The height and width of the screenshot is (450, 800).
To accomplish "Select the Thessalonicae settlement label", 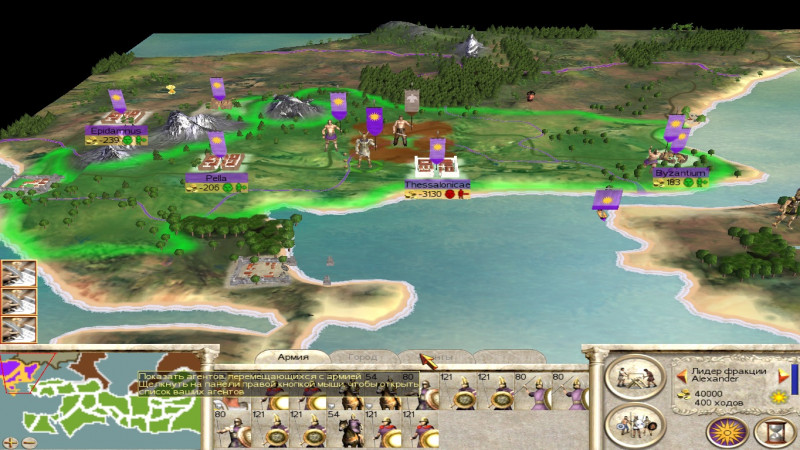I will (x=437, y=185).
